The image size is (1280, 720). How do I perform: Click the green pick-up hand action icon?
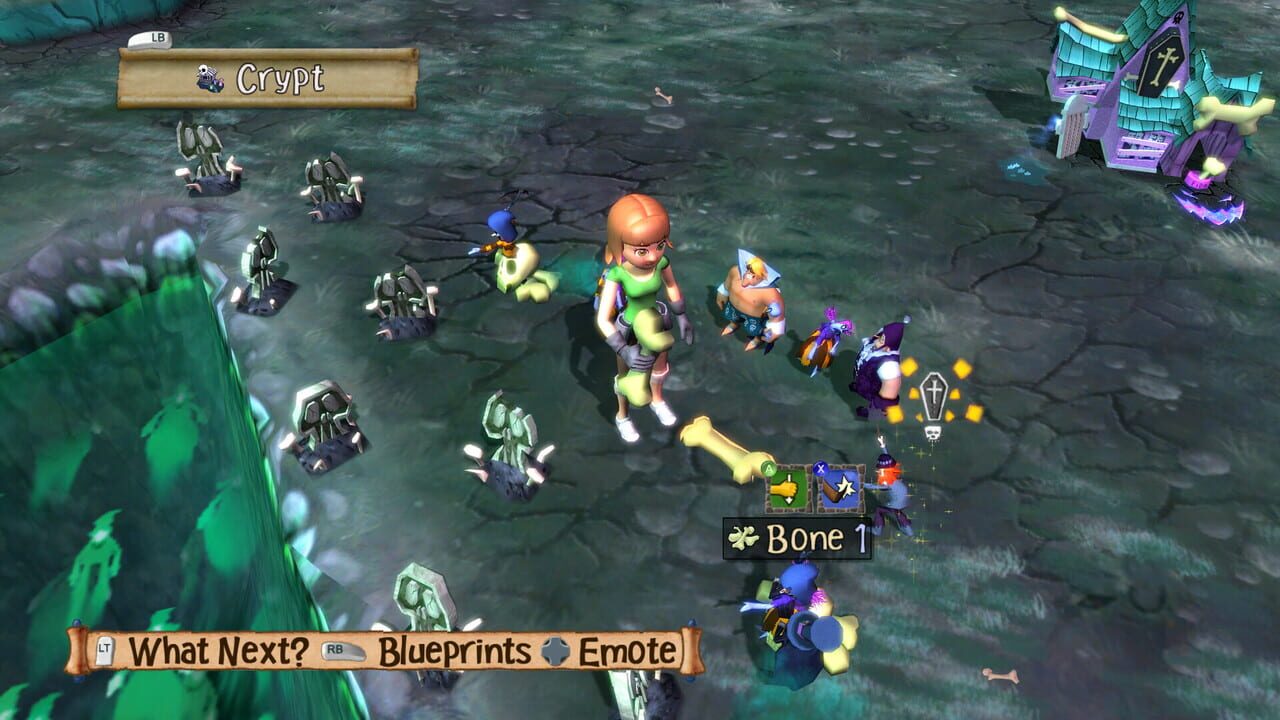787,487
